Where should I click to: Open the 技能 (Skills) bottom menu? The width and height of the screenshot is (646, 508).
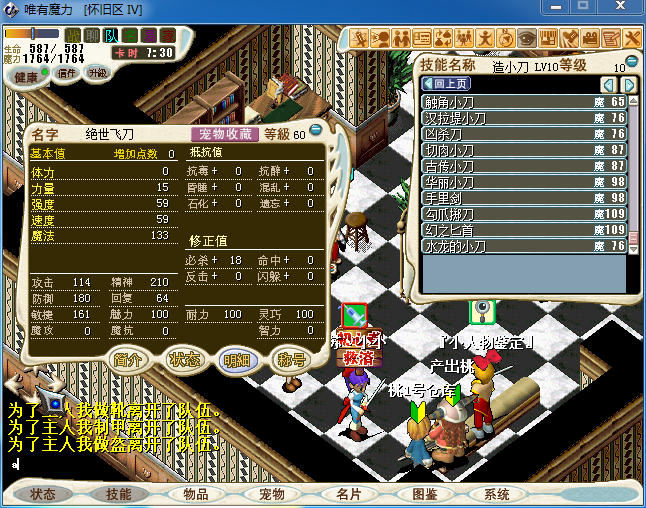tap(119, 494)
